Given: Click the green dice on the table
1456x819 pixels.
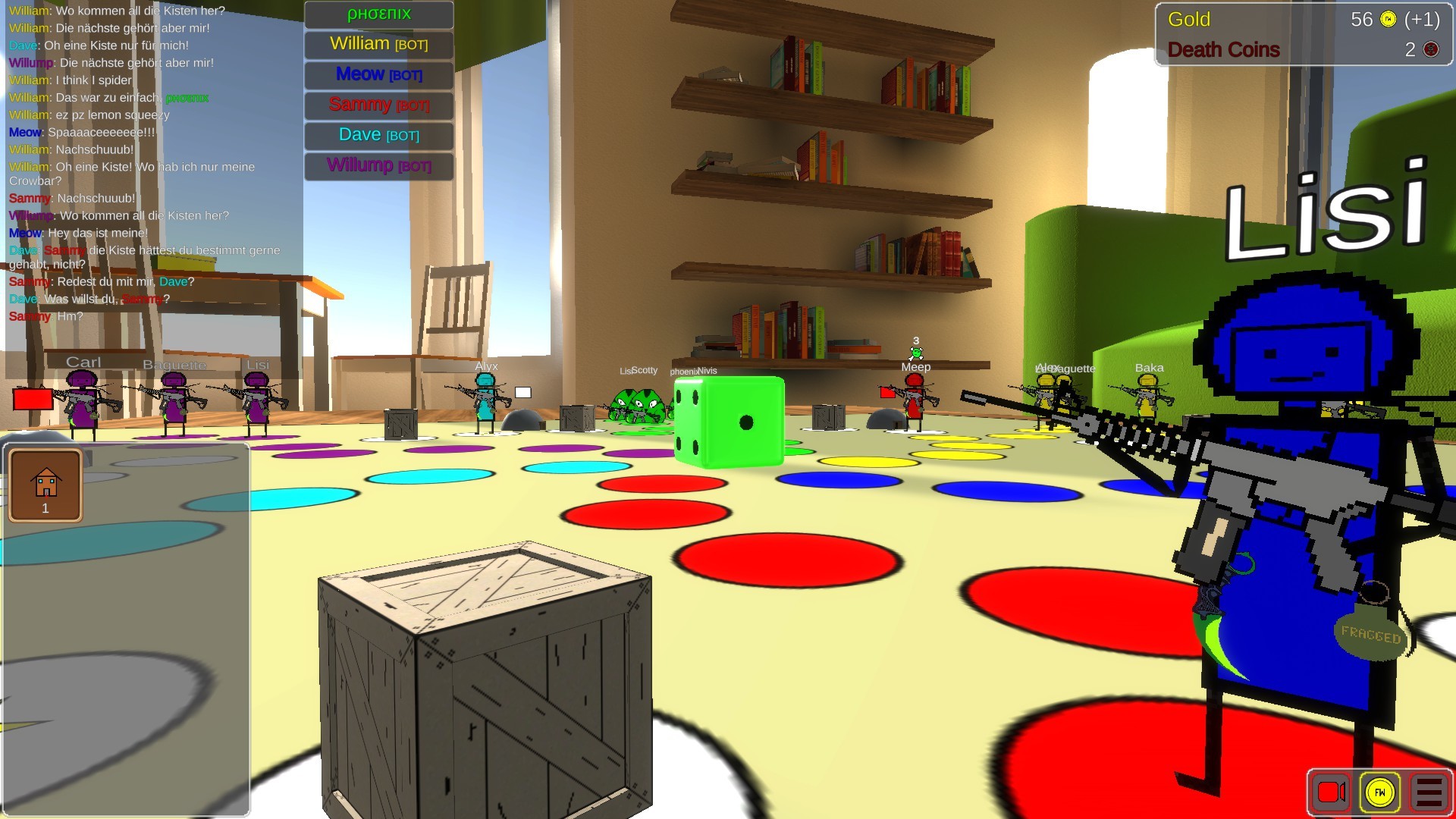Looking at the screenshot, I should pyautogui.click(x=730, y=422).
